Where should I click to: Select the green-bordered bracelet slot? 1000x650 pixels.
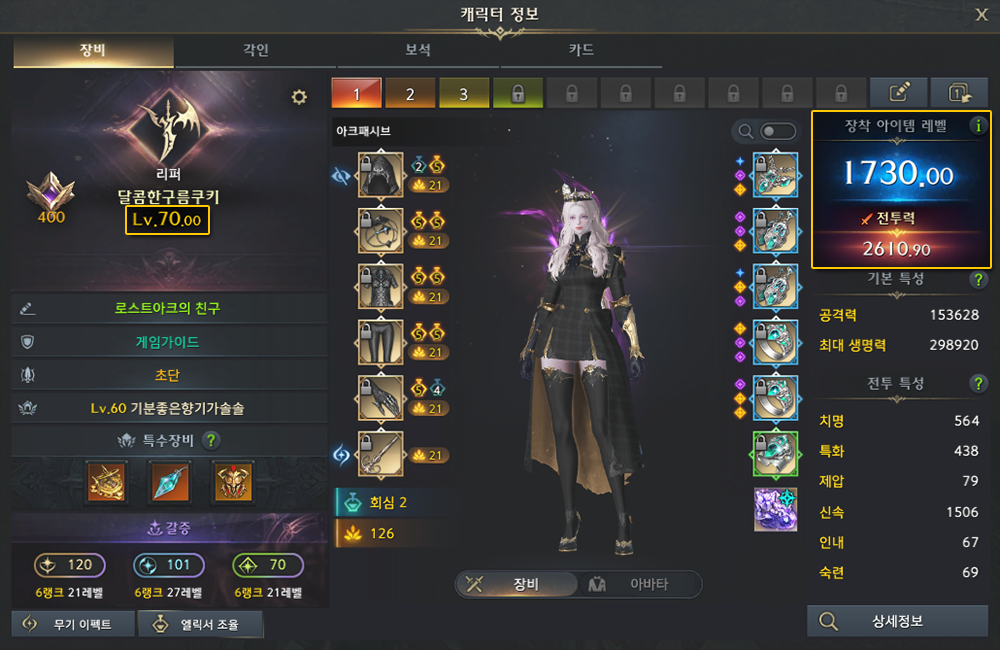pyautogui.click(x=775, y=454)
